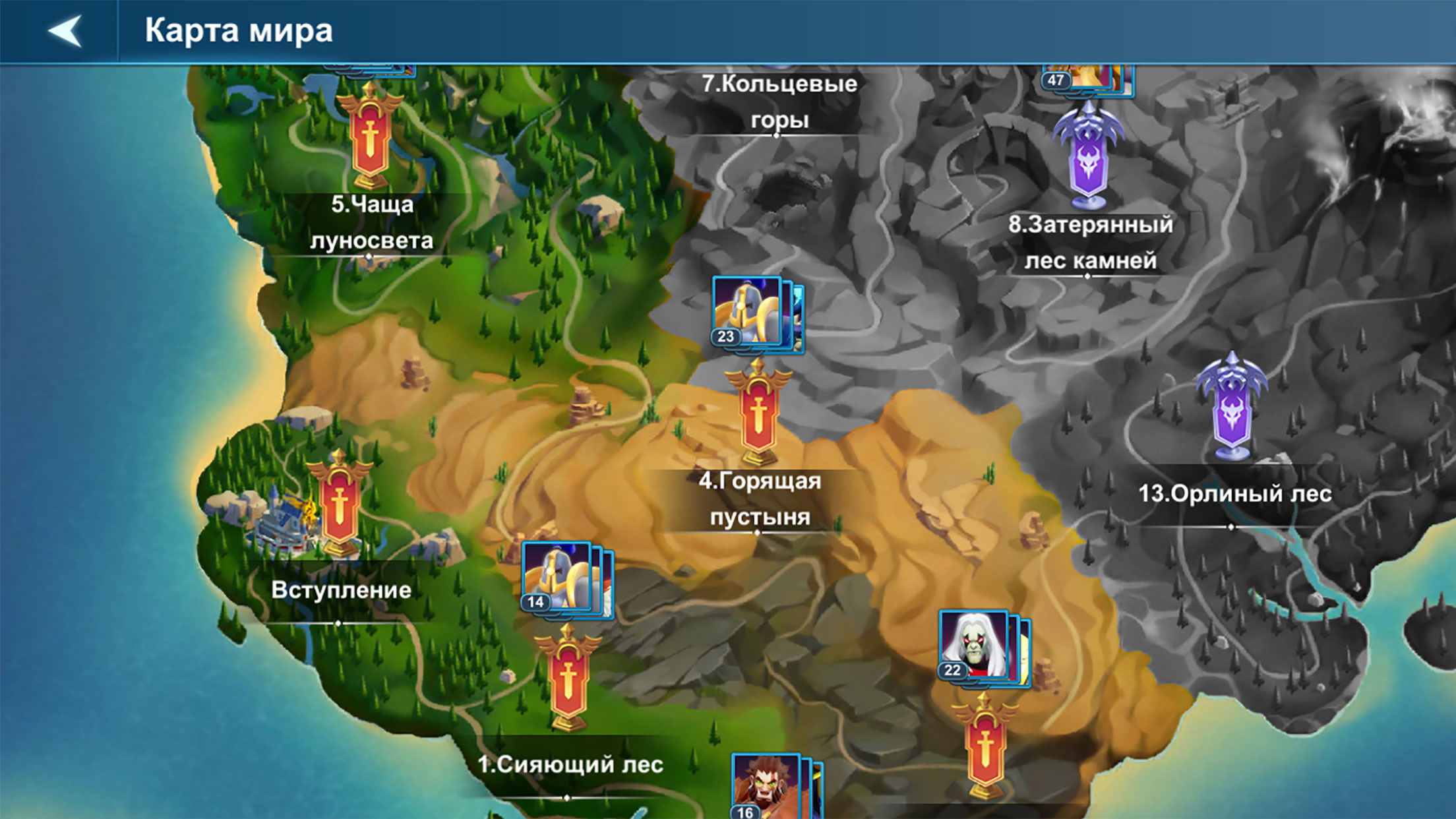View the level 23 knight hero cards
Screen dimensions: 1456x819
[757, 314]
